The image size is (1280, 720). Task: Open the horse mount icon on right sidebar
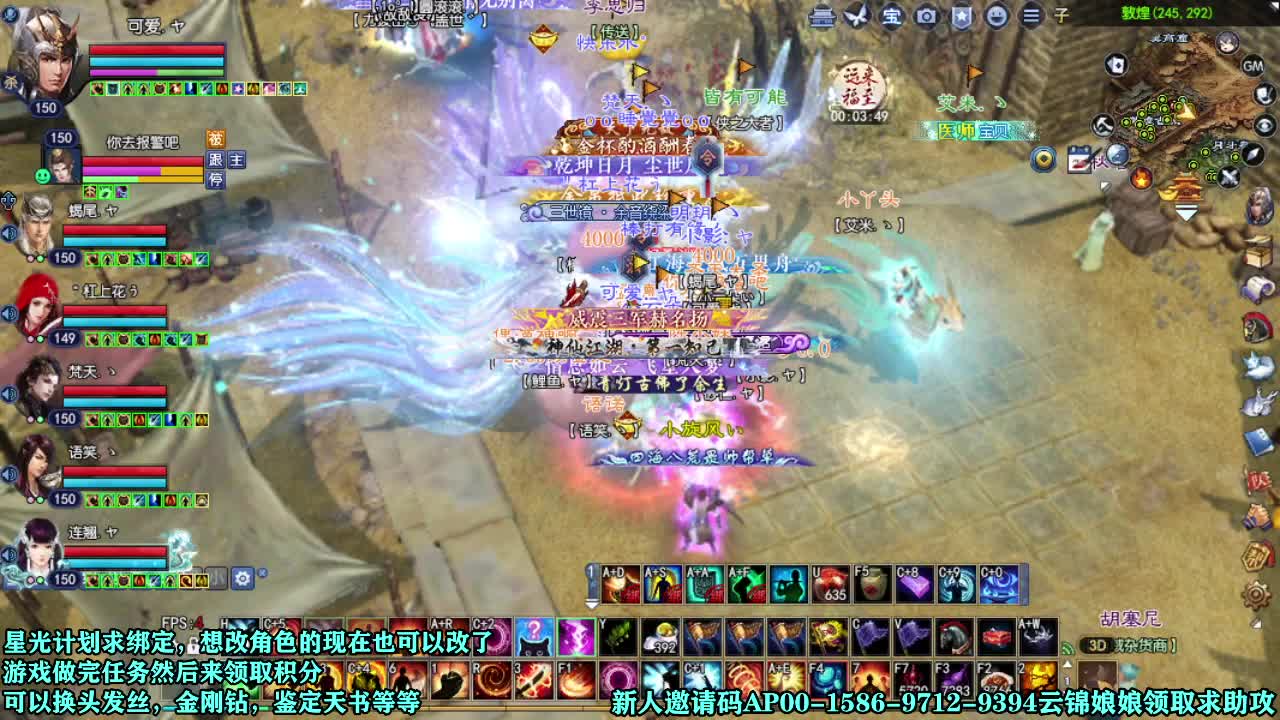tap(1255, 327)
